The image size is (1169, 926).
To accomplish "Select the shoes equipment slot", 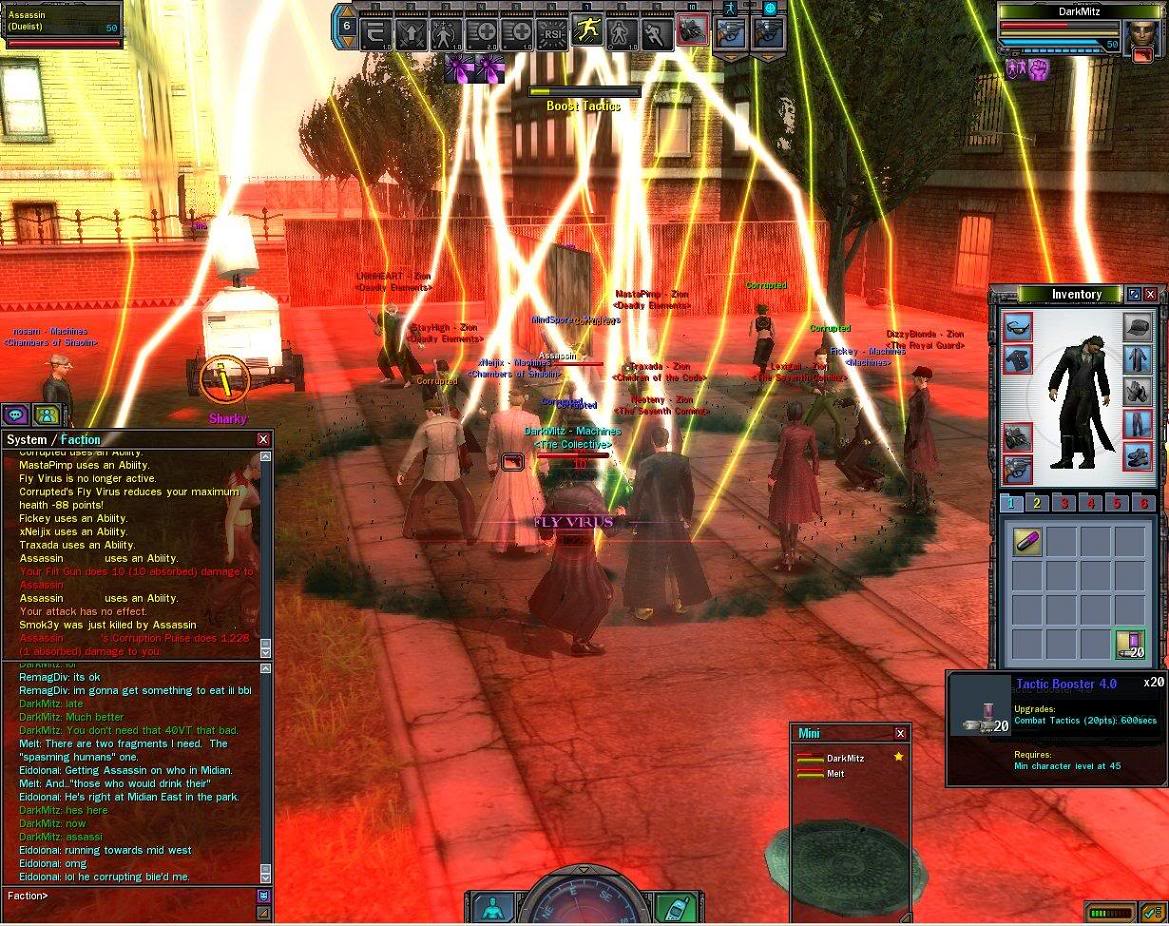I will (1137, 457).
